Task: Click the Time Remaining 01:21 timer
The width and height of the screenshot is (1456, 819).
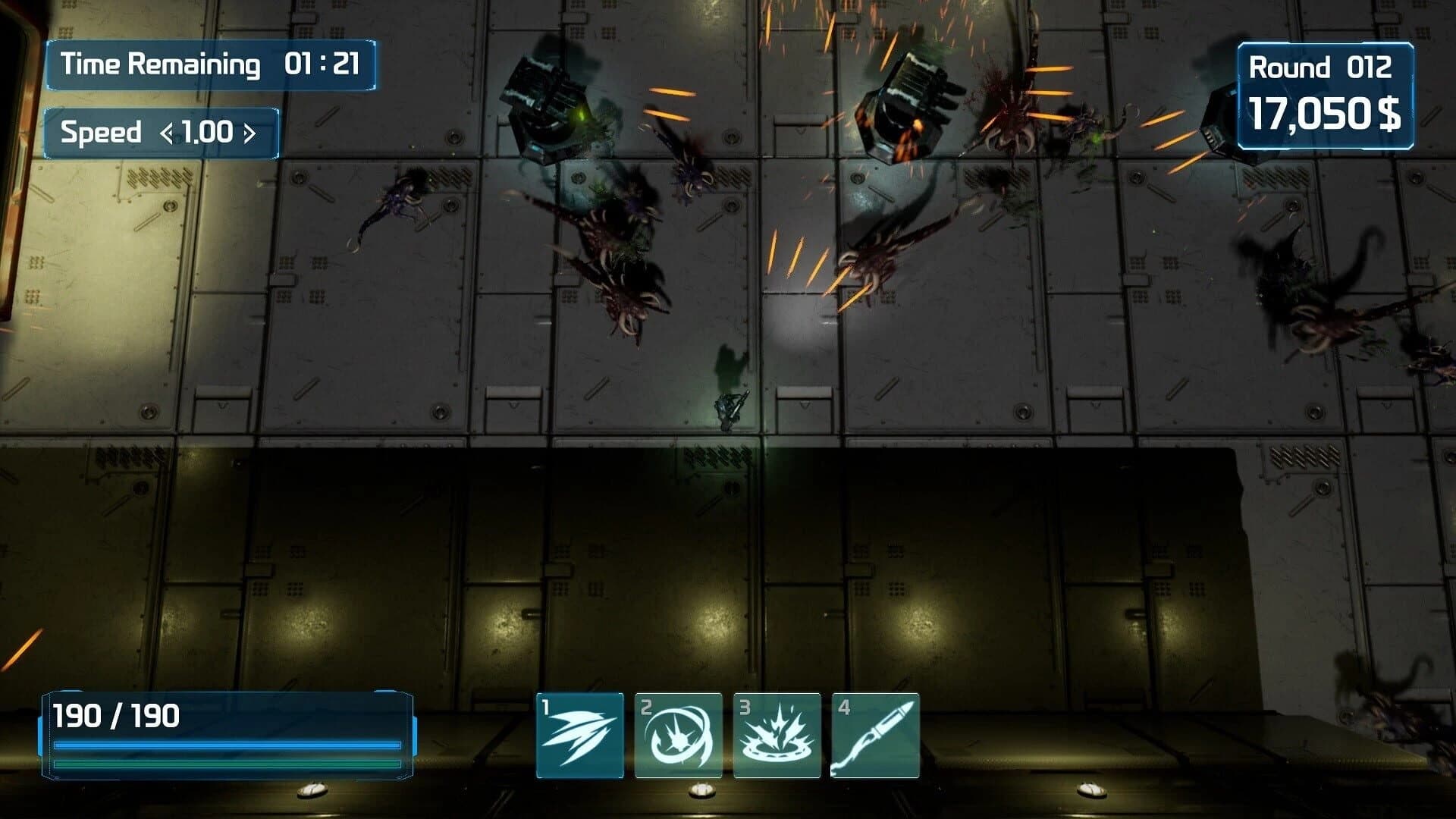Action: click(x=209, y=64)
